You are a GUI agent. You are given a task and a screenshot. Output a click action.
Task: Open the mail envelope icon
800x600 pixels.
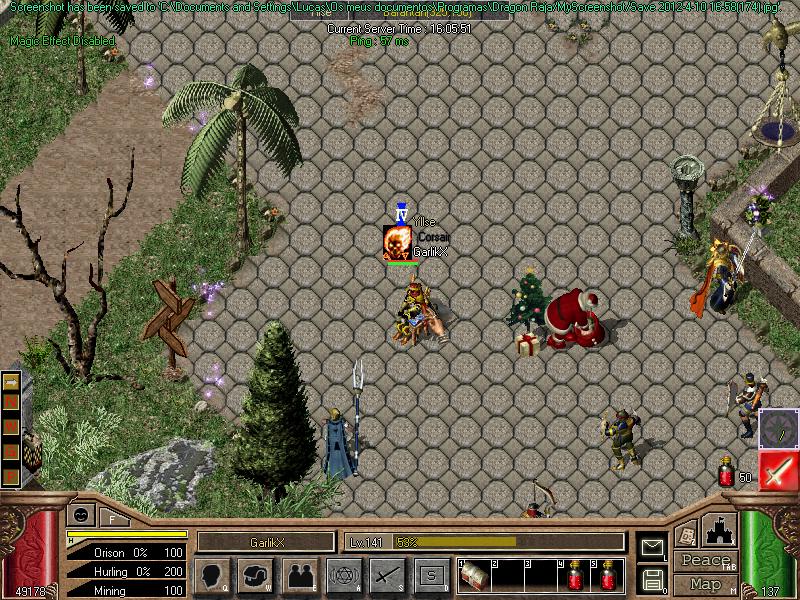pos(652,546)
